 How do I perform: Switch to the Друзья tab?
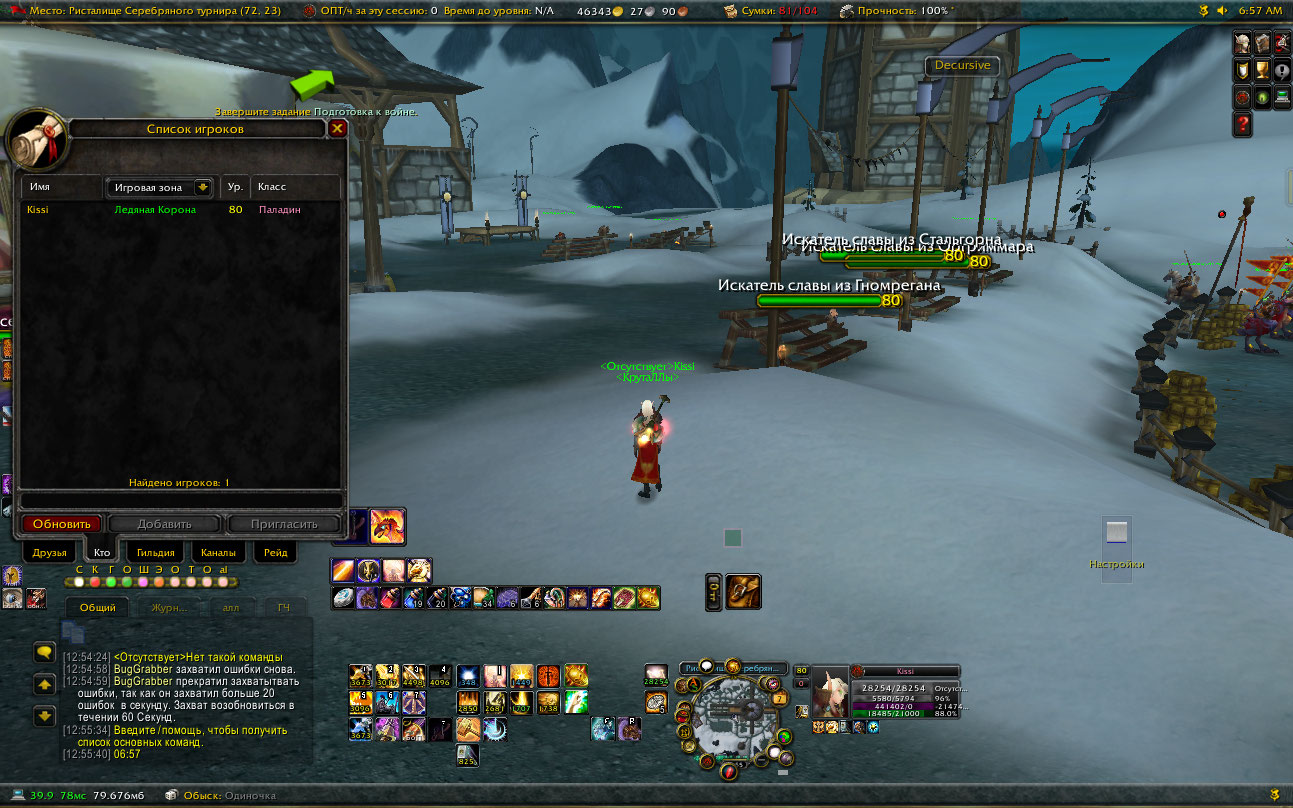(x=49, y=552)
